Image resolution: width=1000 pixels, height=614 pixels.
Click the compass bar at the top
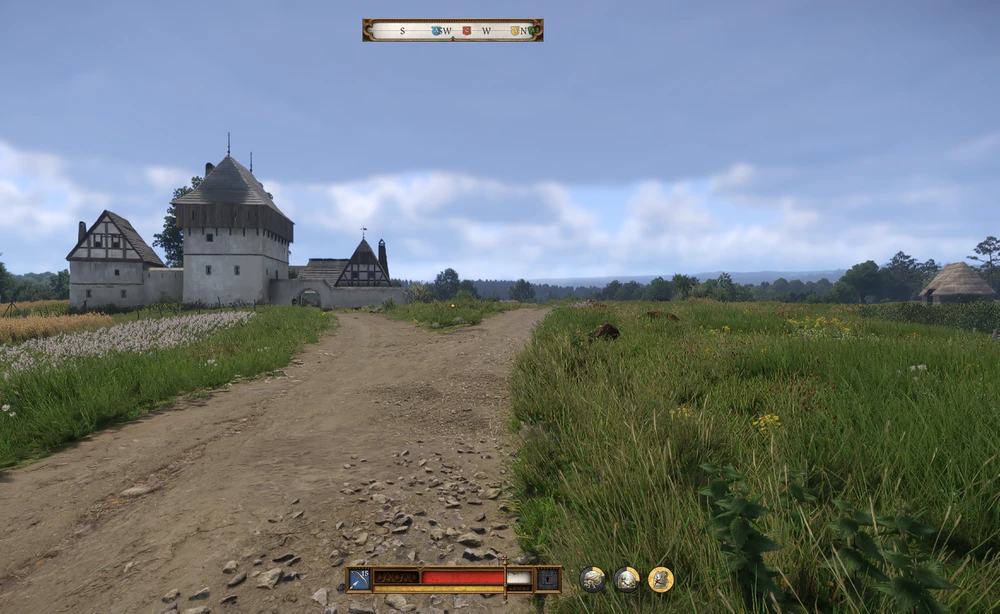tap(452, 30)
